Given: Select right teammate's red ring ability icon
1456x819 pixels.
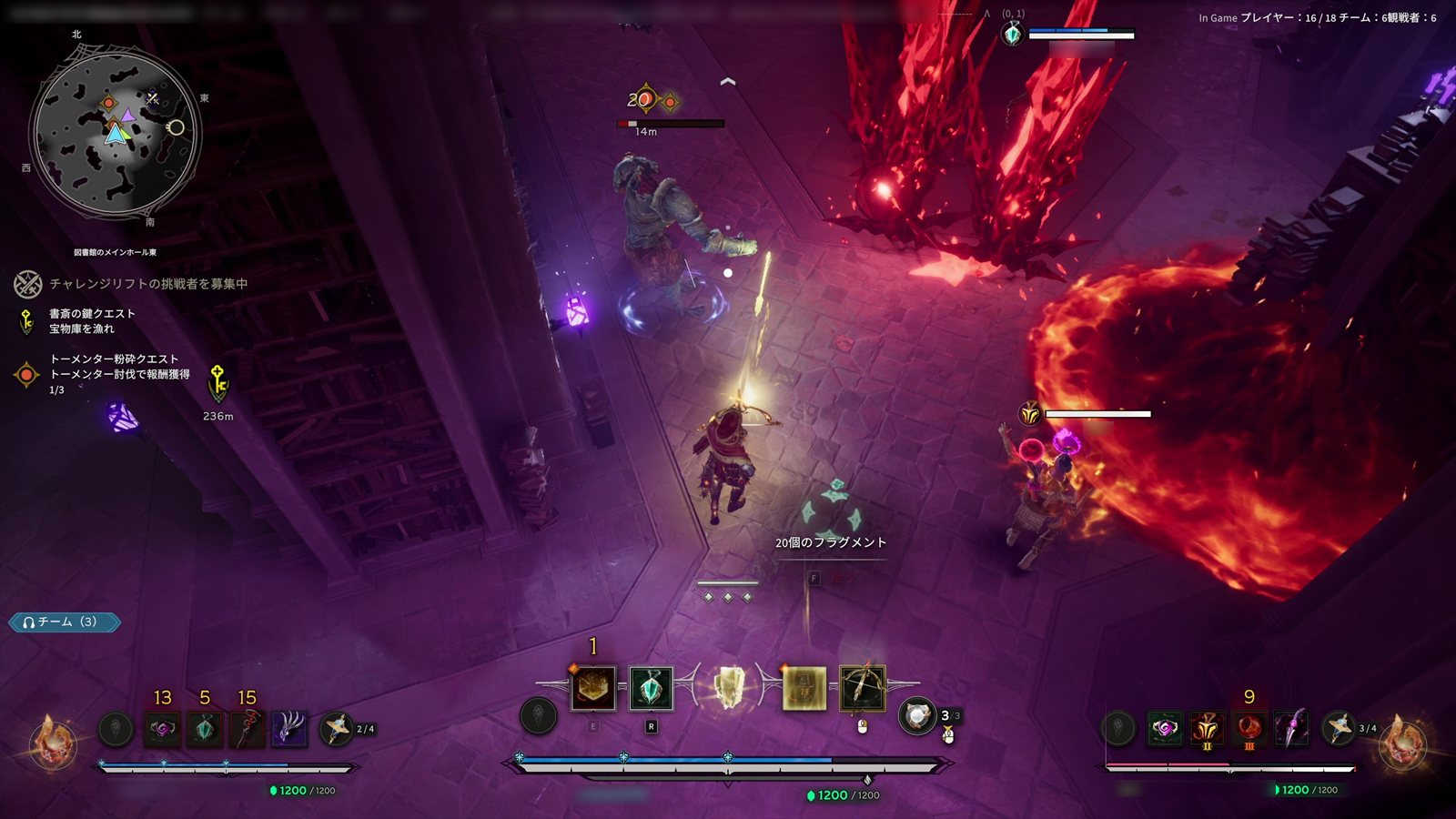Looking at the screenshot, I should 1249,729.
